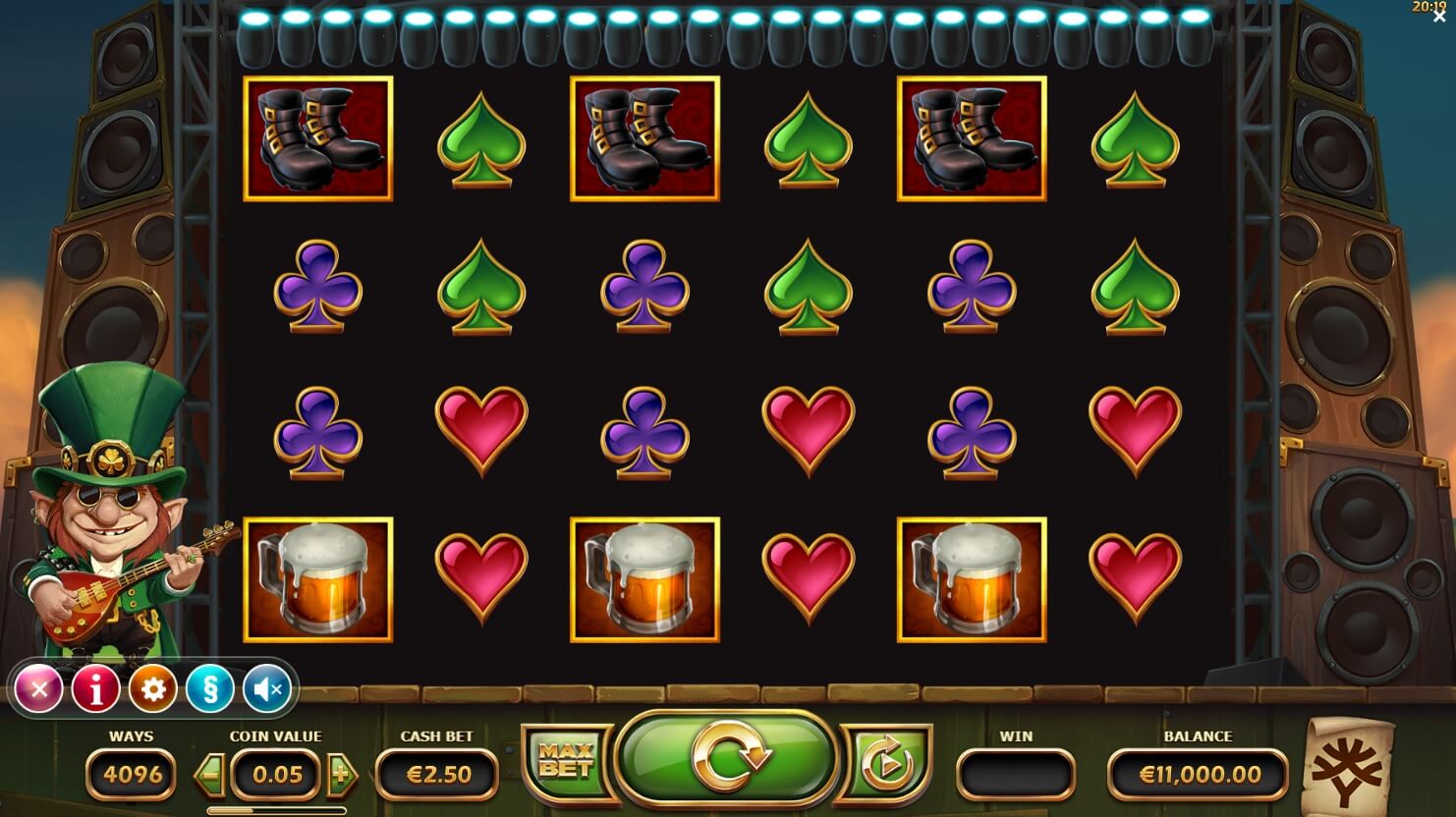
Task: Decrease the coin value
Action: (x=209, y=775)
